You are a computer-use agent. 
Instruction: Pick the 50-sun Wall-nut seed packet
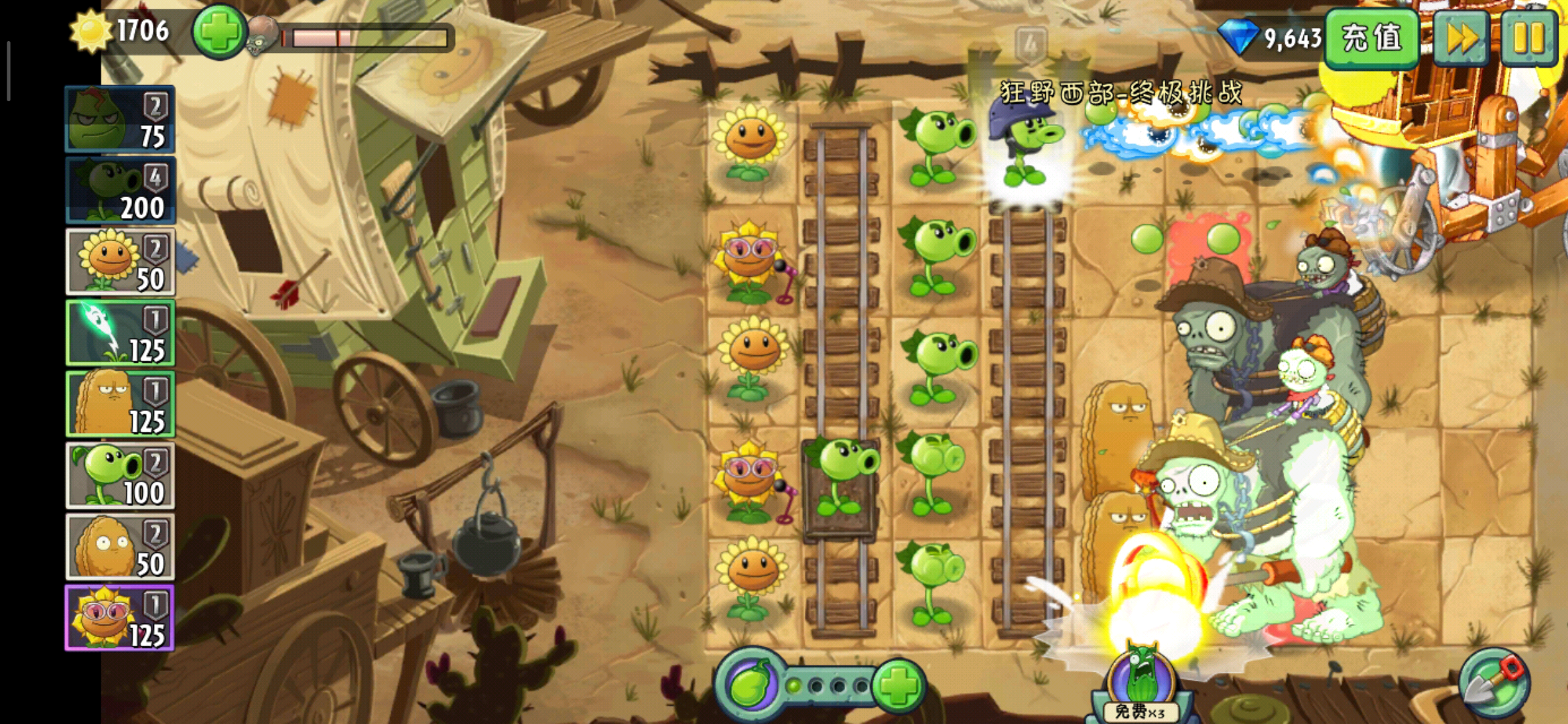(120, 547)
